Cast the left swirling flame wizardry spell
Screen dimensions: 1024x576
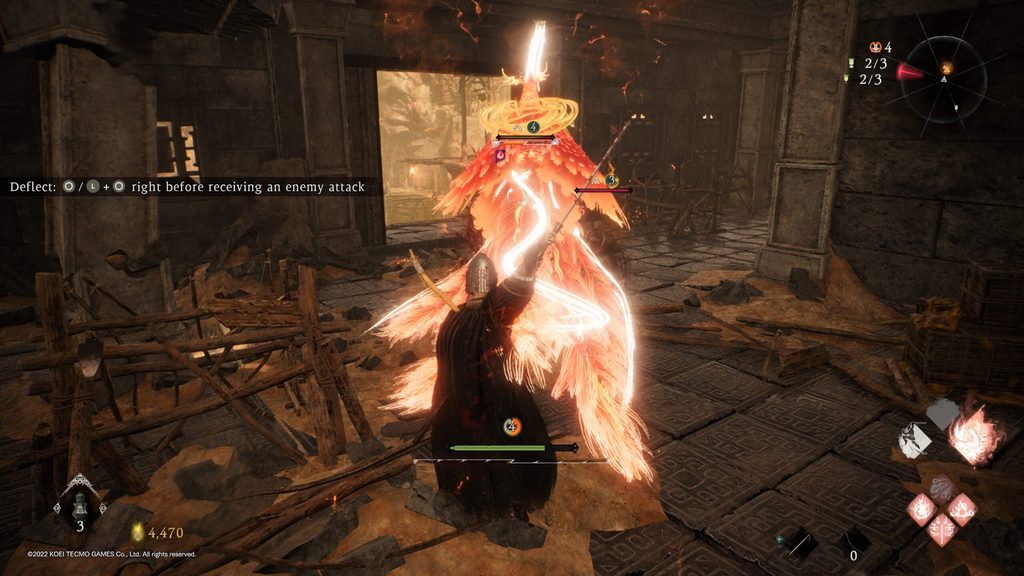point(921,510)
